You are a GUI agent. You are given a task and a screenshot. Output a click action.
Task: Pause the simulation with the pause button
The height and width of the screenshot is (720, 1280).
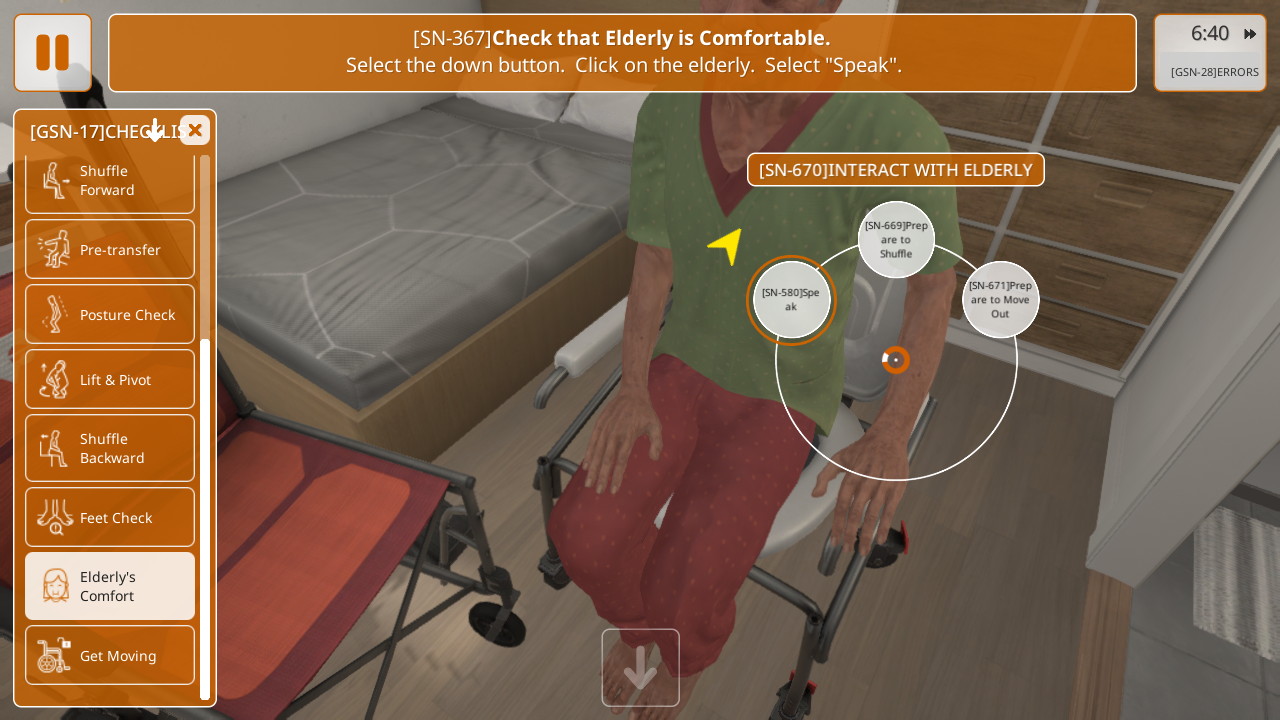tap(52, 53)
